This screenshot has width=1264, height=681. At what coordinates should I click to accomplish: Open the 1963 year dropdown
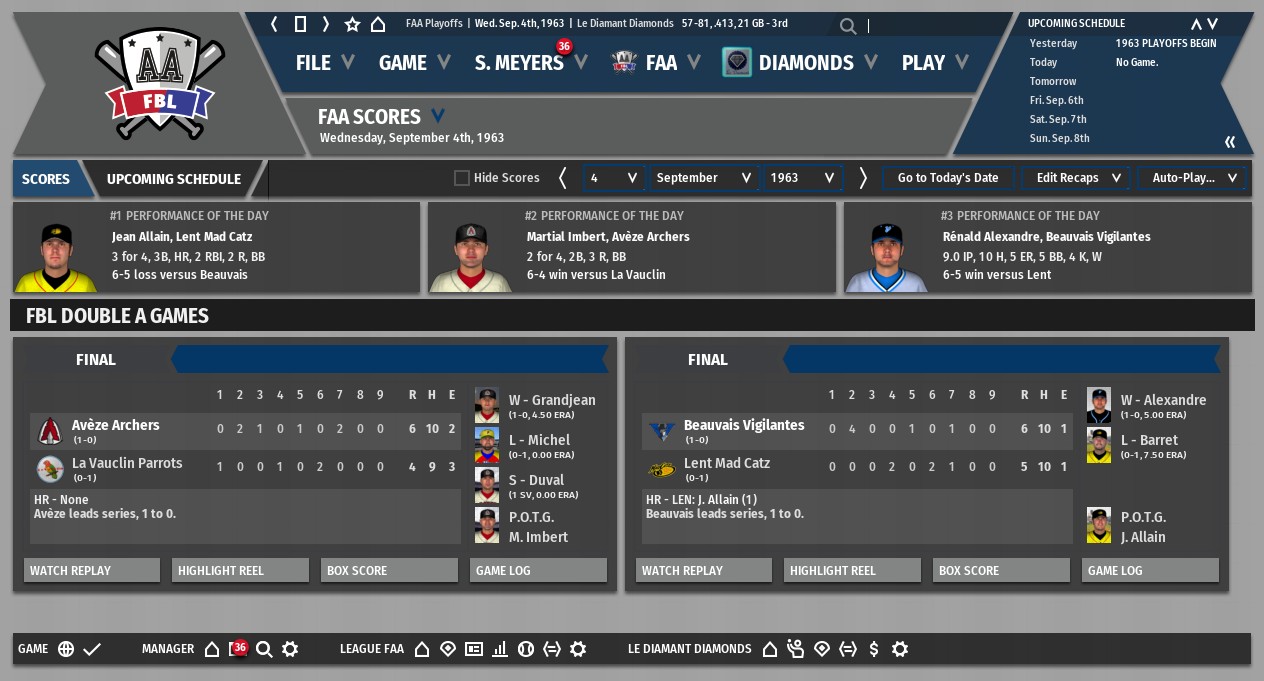coord(803,178)
